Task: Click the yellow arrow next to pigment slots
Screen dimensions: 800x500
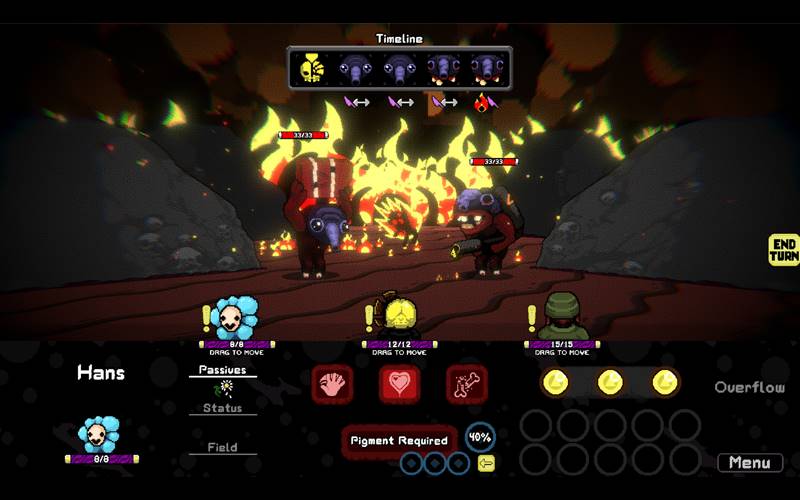Action: point(486,463)
